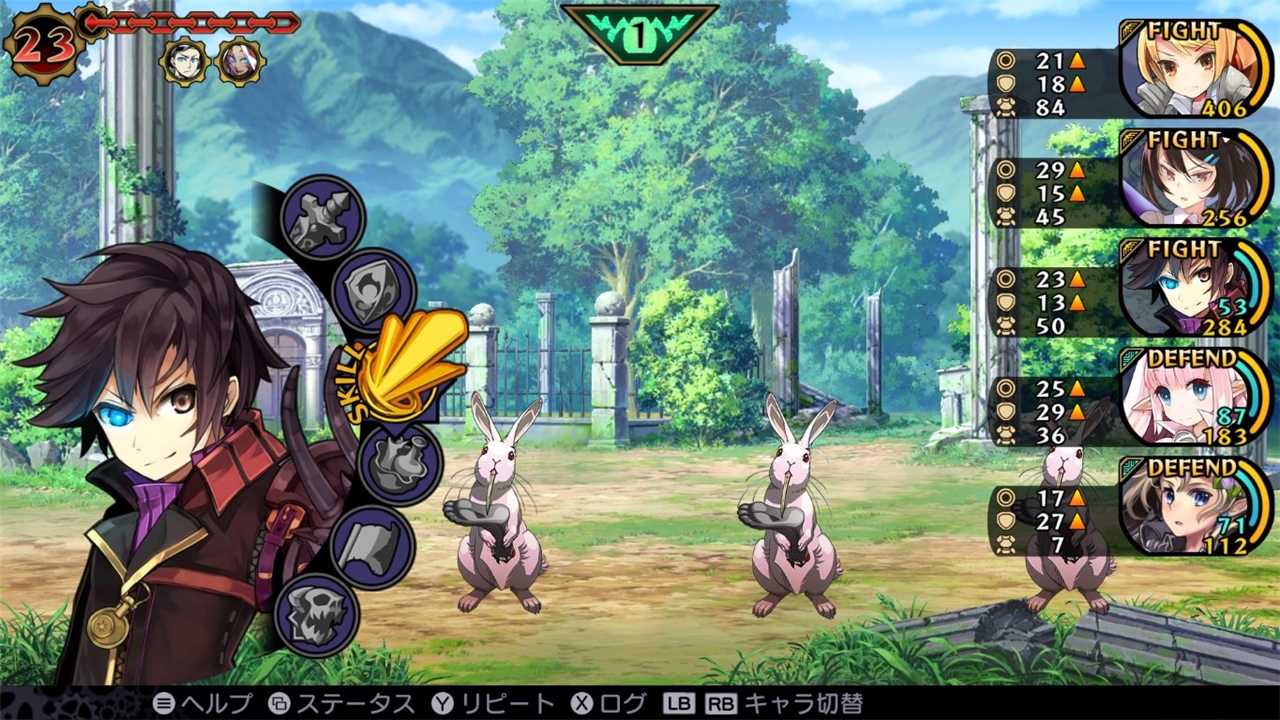Image resolution: width=1280 pixels, height=720 pixels.
Task: Select the shield defend command
Action: 372,290
